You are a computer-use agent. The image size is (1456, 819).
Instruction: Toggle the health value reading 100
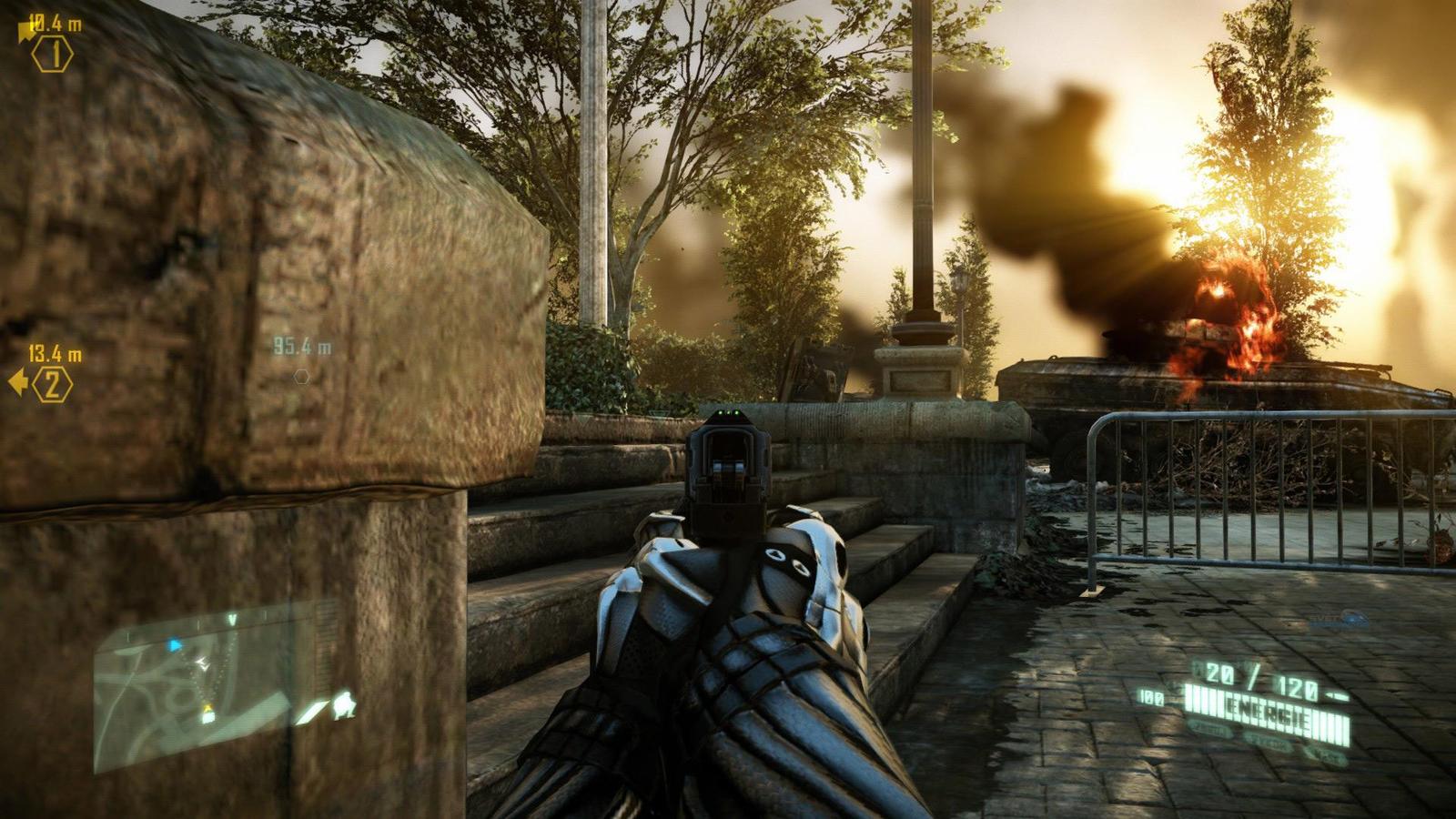point(1151,696)
